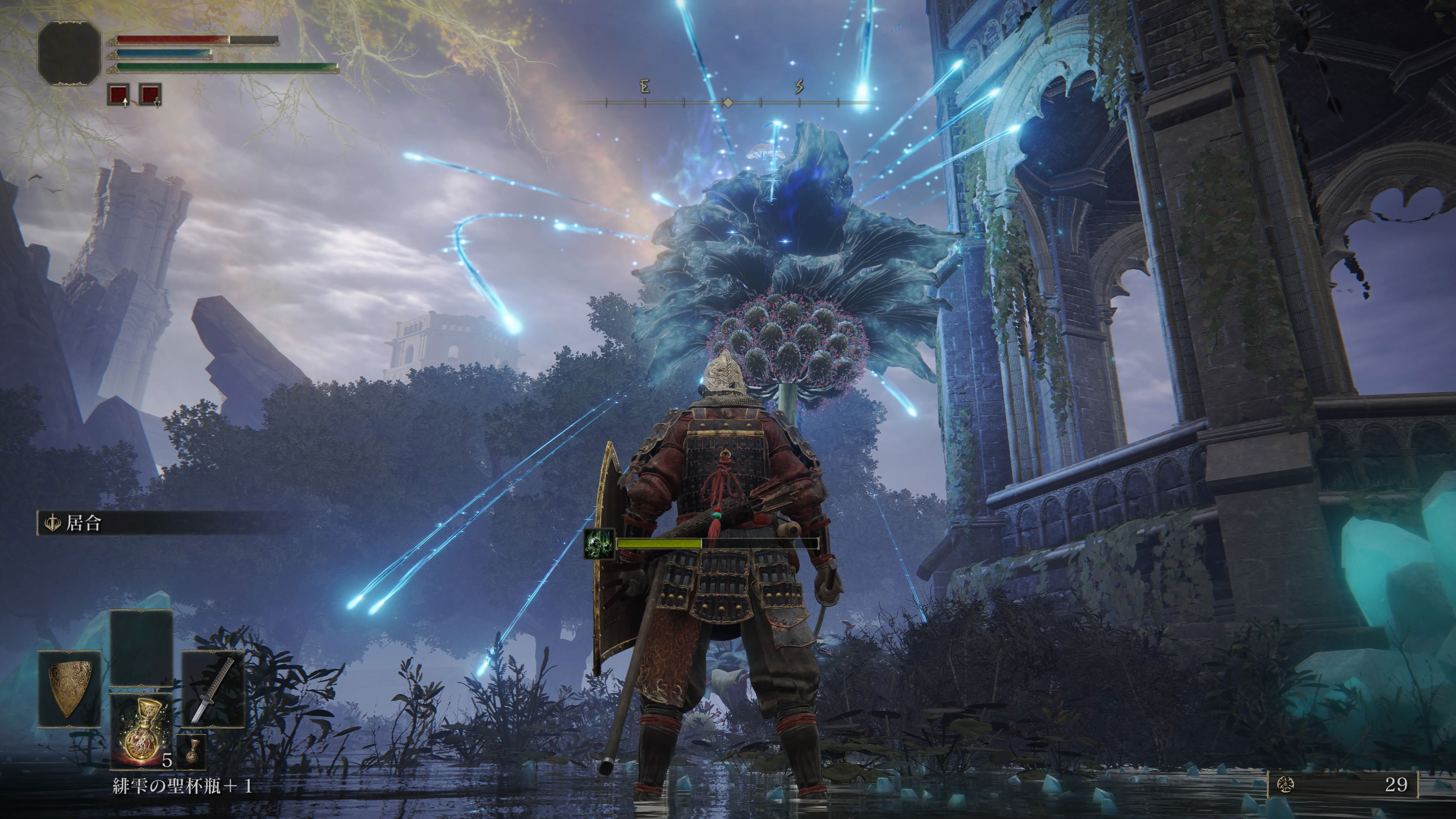Click the octagonal character portrait frame
The height and width of the screenshot is (819, 1456).
click(x=69, y=53)
